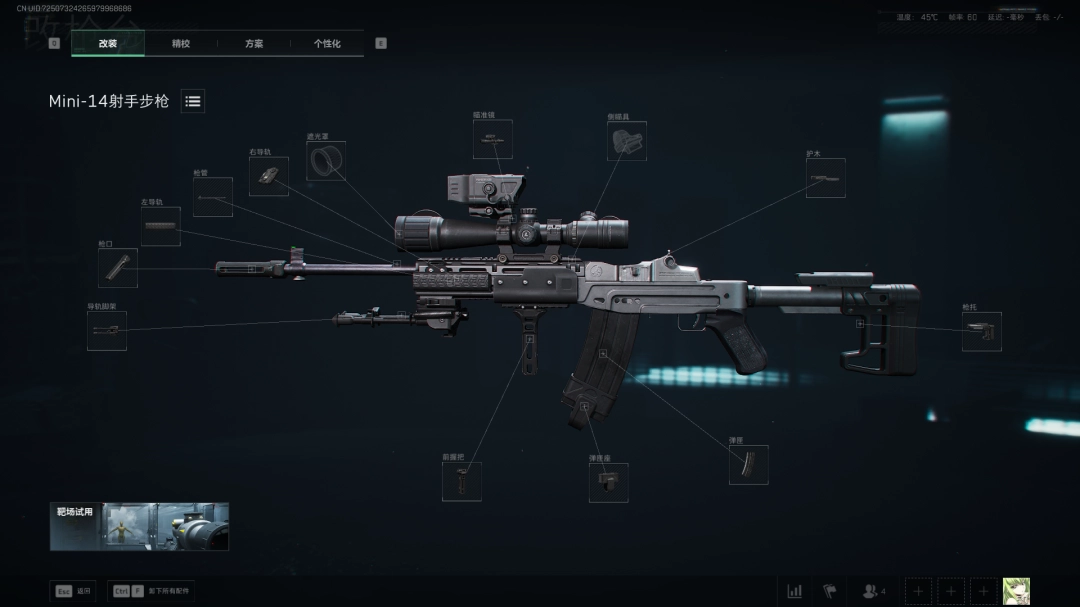The width and height of the screenshot is (1080, 607).
Task: Choose the 前握把 foregrip slot
Action: click(461, 482)
